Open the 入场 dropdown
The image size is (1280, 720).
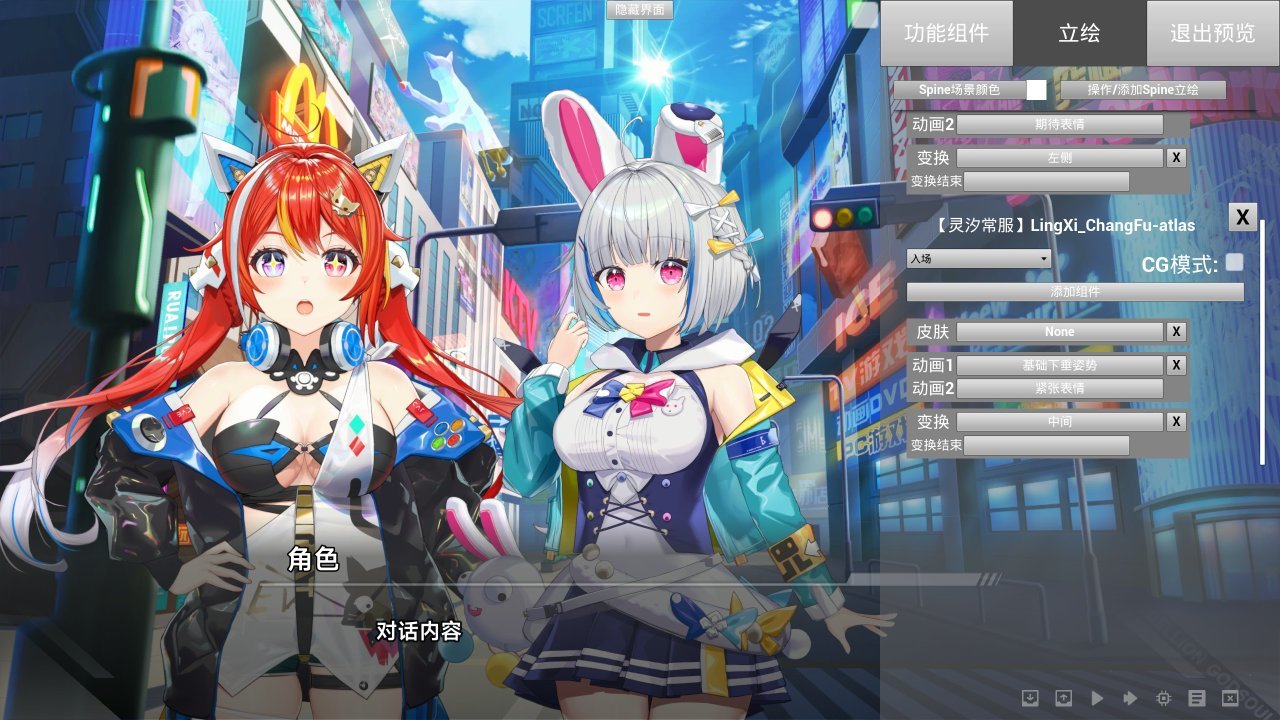point(979,259)
